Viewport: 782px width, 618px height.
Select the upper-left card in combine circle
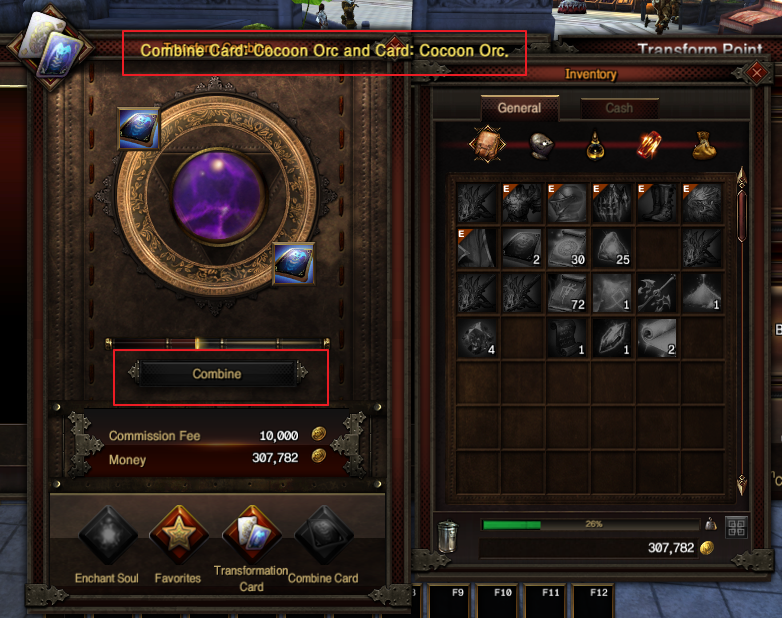[x=138, y=128]
